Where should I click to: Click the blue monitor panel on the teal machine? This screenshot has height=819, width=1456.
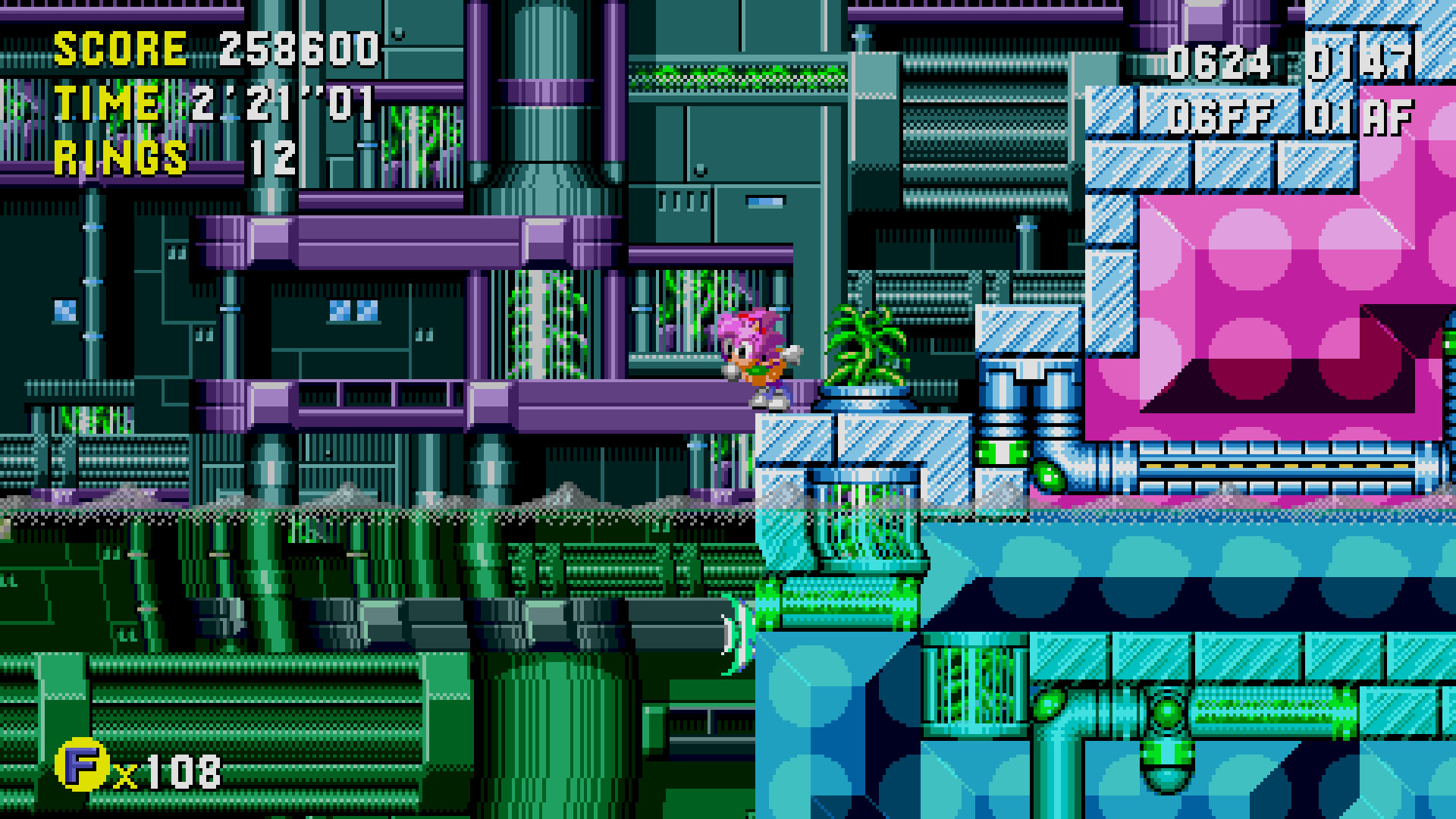764,201
